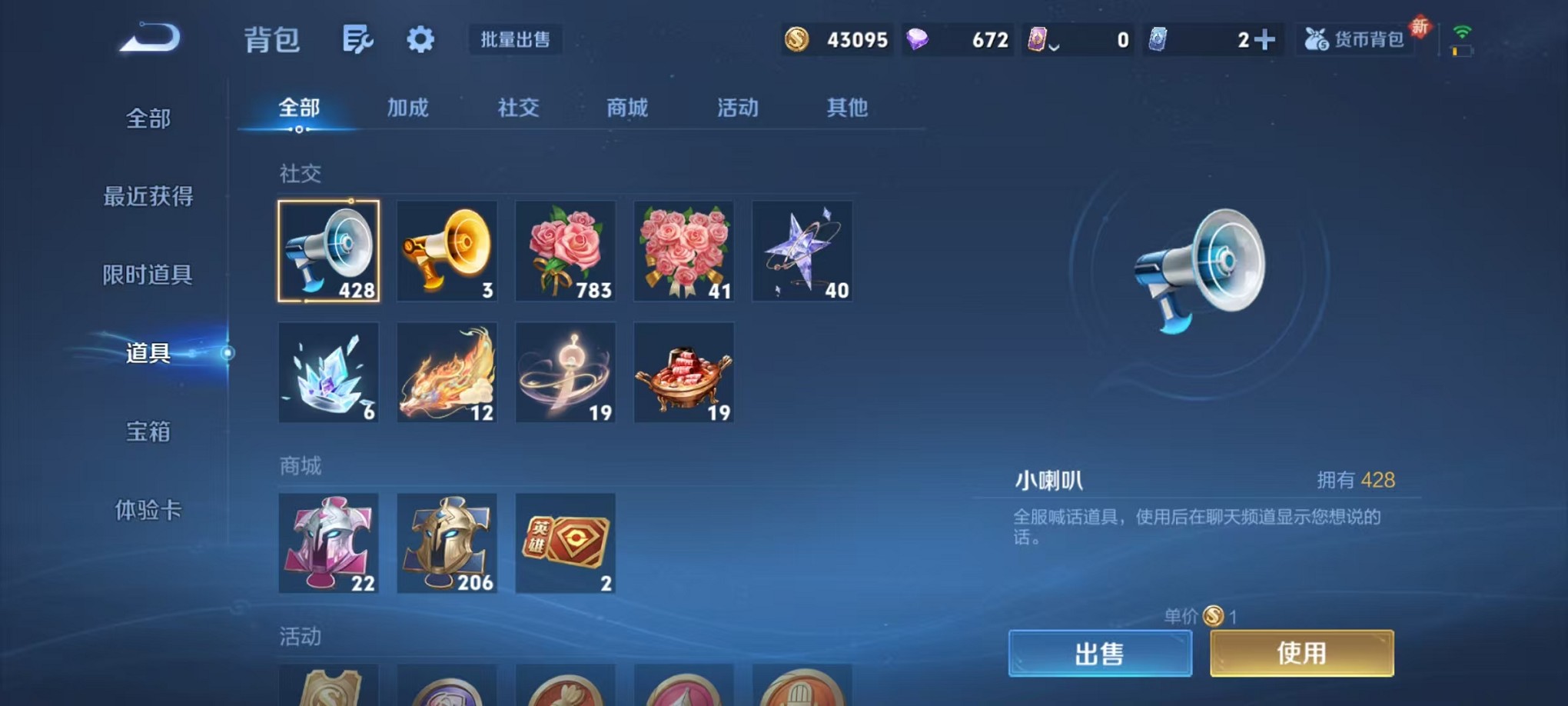This screenshot has height=706, width=1568.
Task: Select 体验卡 in the left sidebar
Action: click(148, 511)
